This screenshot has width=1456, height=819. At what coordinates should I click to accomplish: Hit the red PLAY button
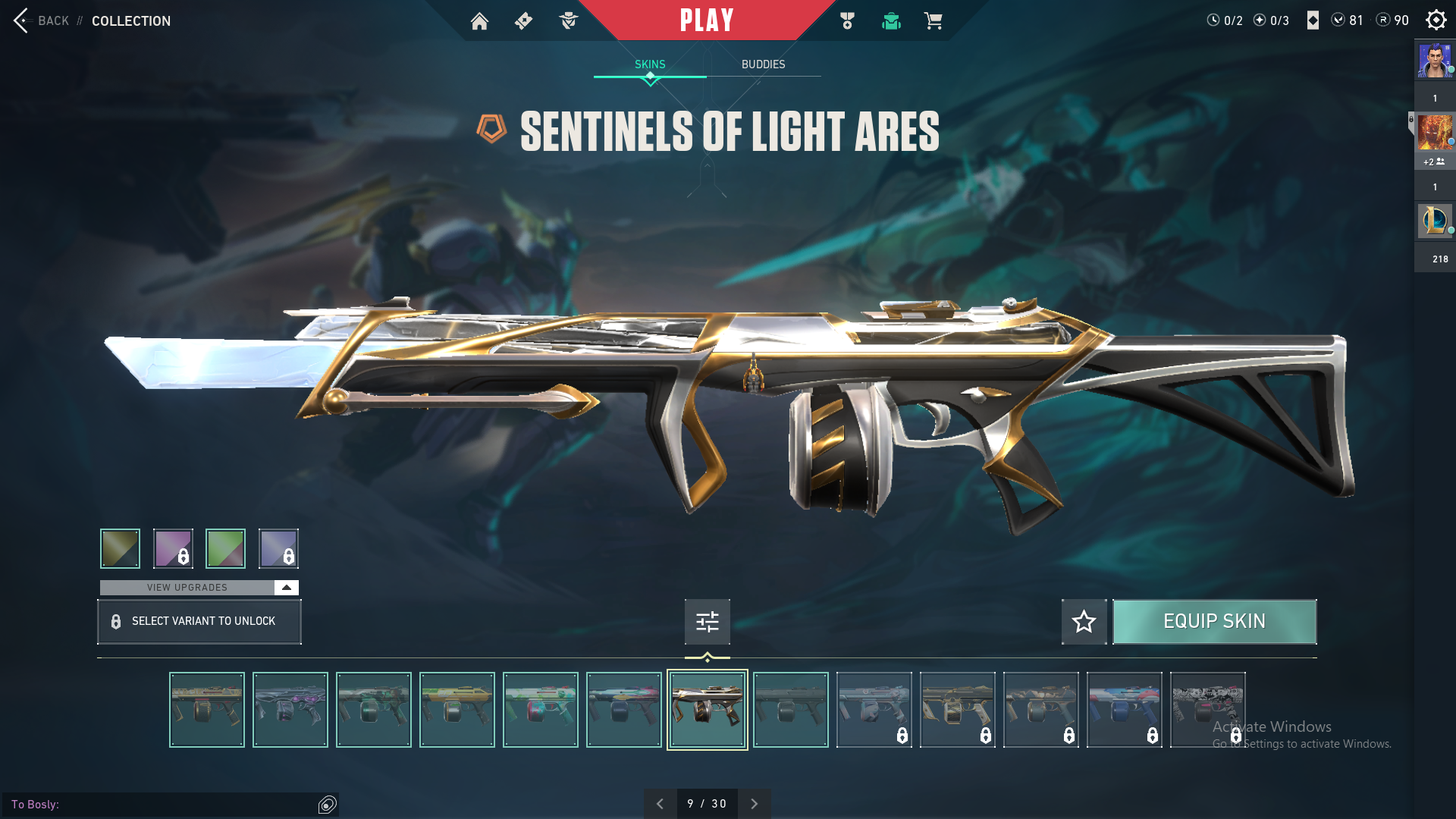[707, 20]
